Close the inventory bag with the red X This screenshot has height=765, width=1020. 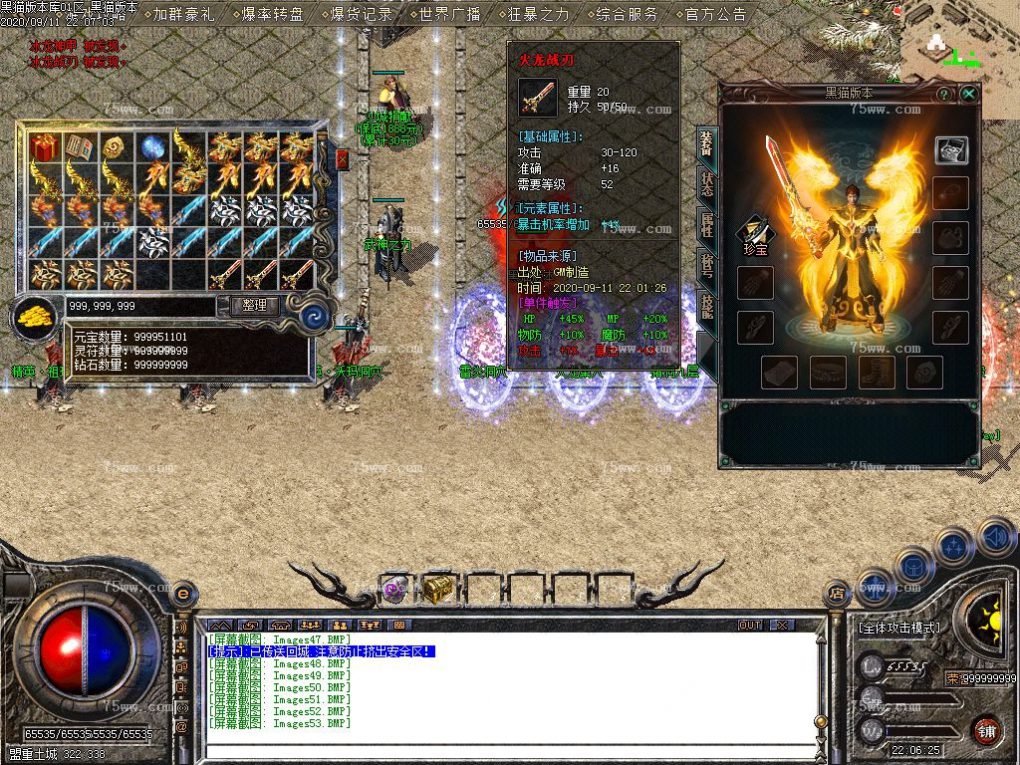(x=342, y=159)
